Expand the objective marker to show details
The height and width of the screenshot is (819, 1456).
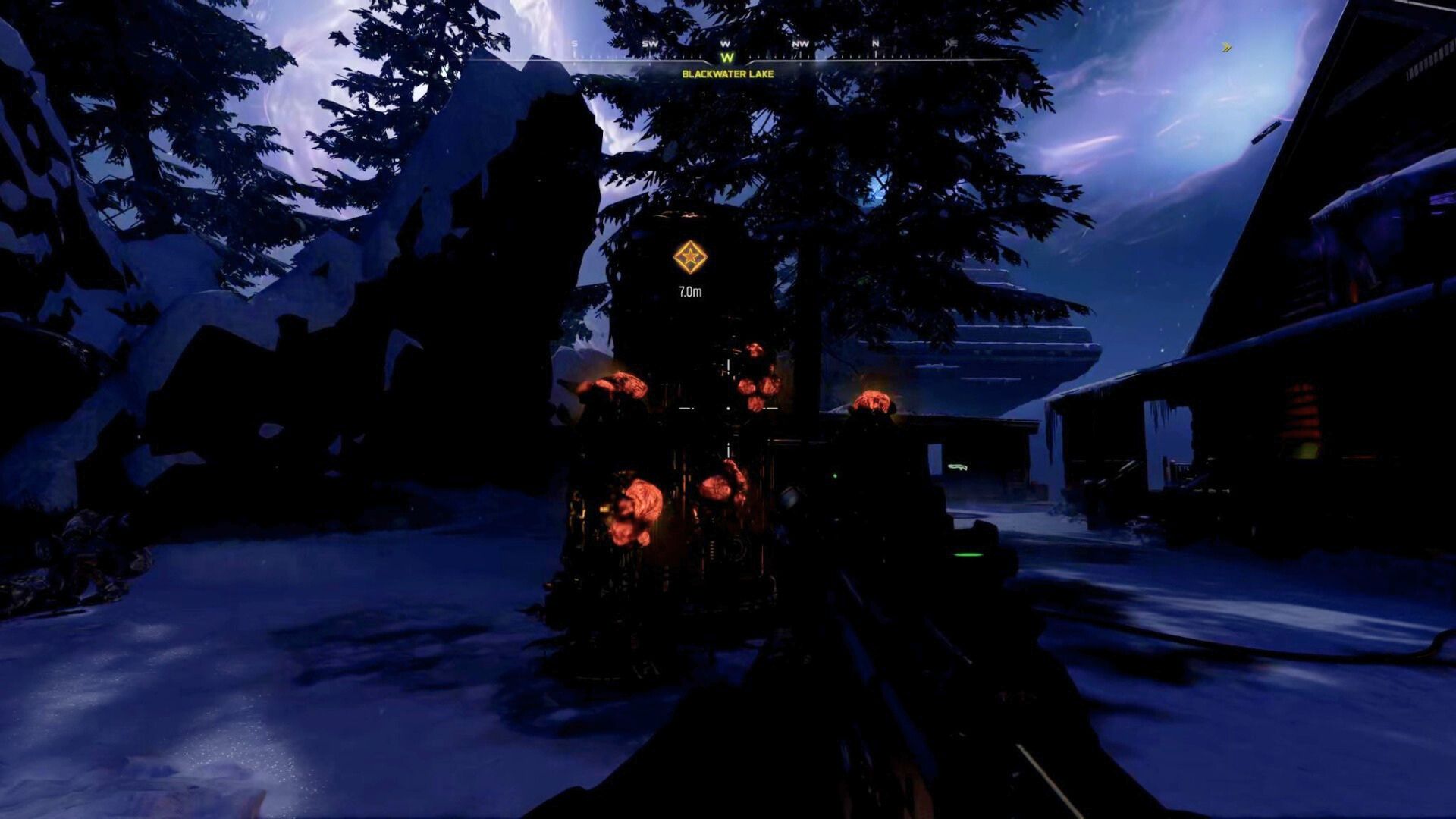[x=690, y=257]
